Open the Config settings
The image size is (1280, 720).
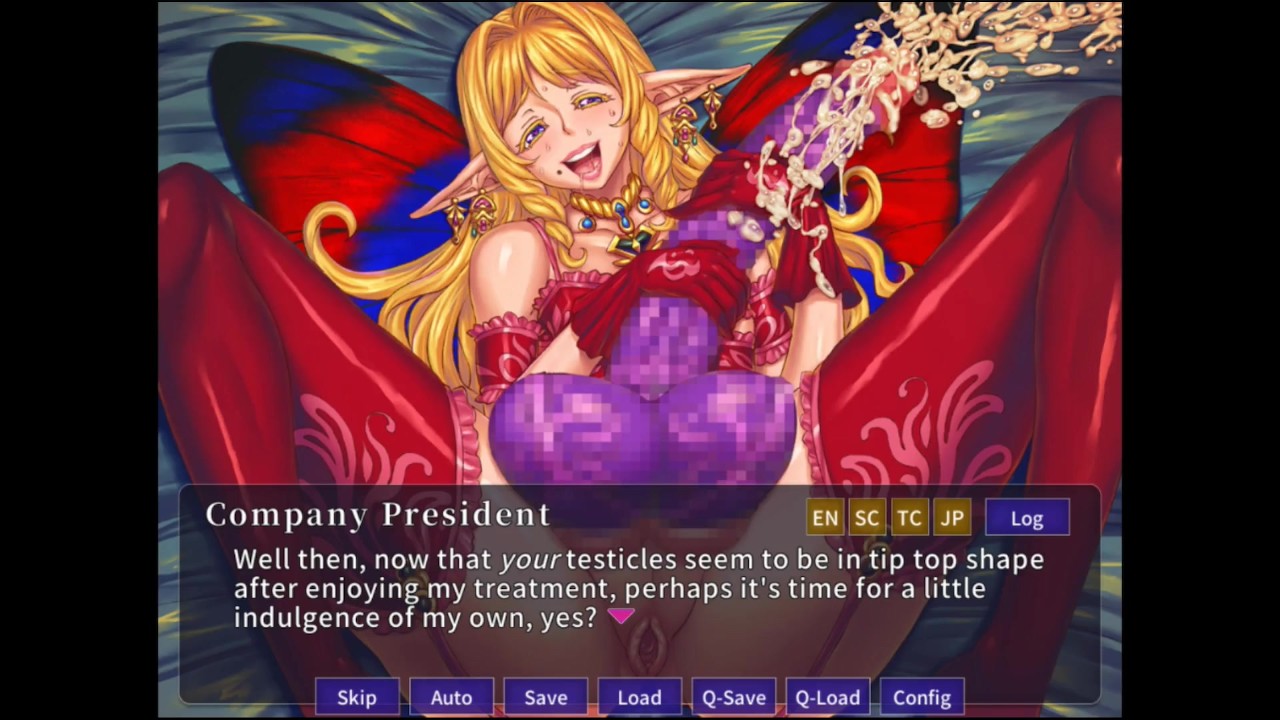[x=921, y=697]
